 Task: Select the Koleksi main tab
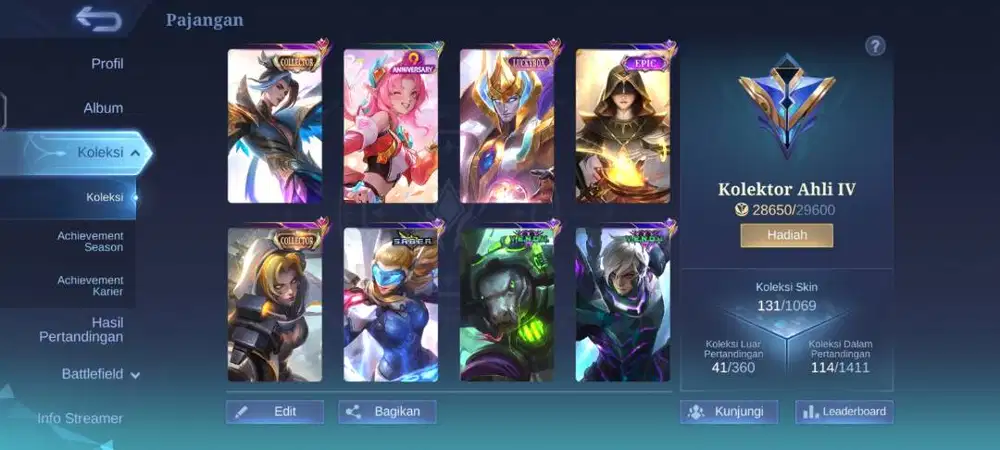pos(100,152)
